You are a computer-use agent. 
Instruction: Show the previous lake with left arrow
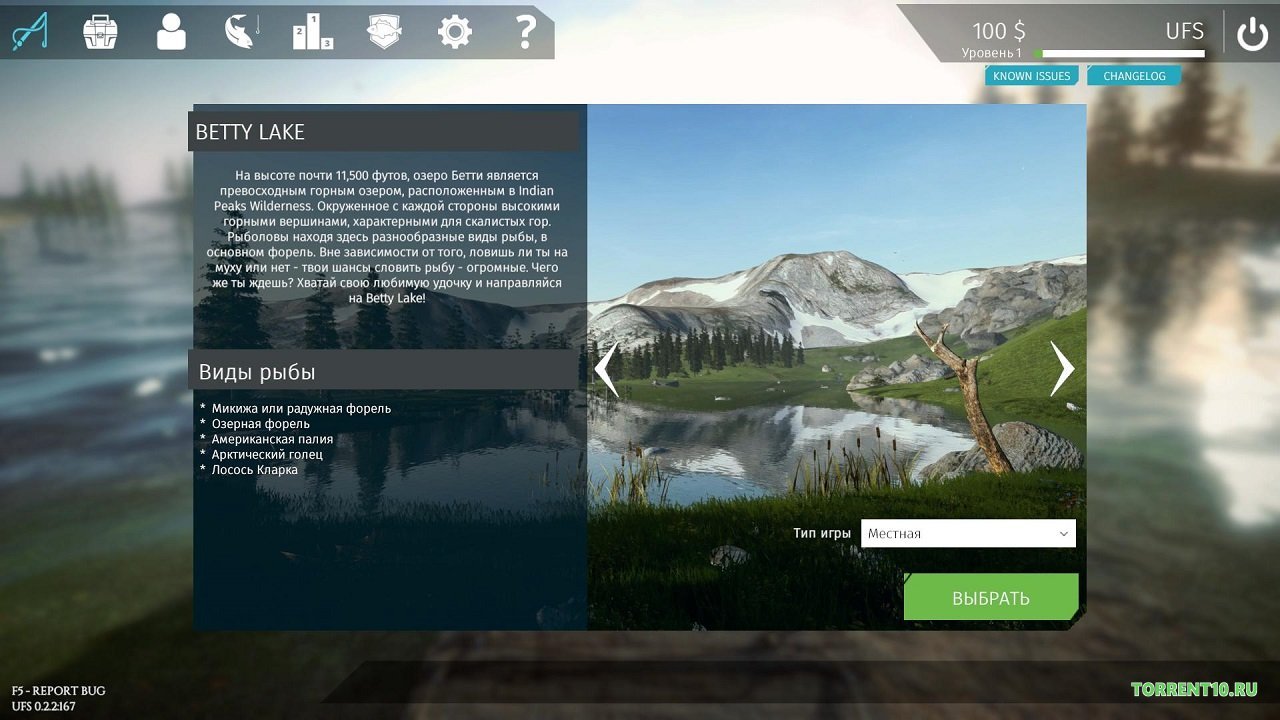click(x=607, y=368)
